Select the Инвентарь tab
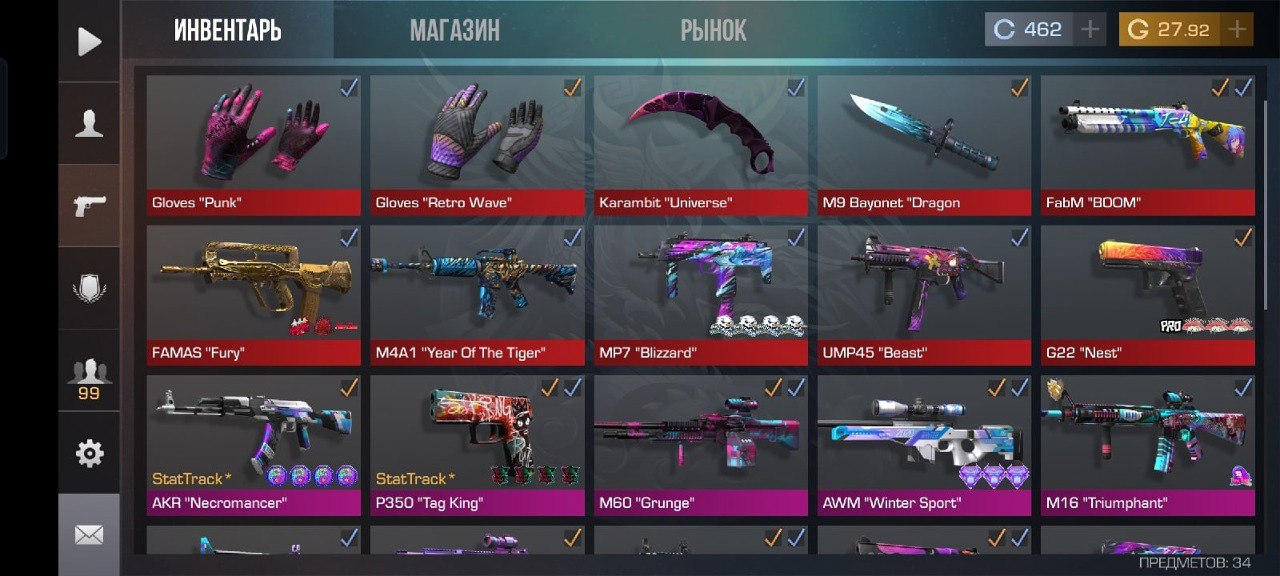 [x=227, y=30]
